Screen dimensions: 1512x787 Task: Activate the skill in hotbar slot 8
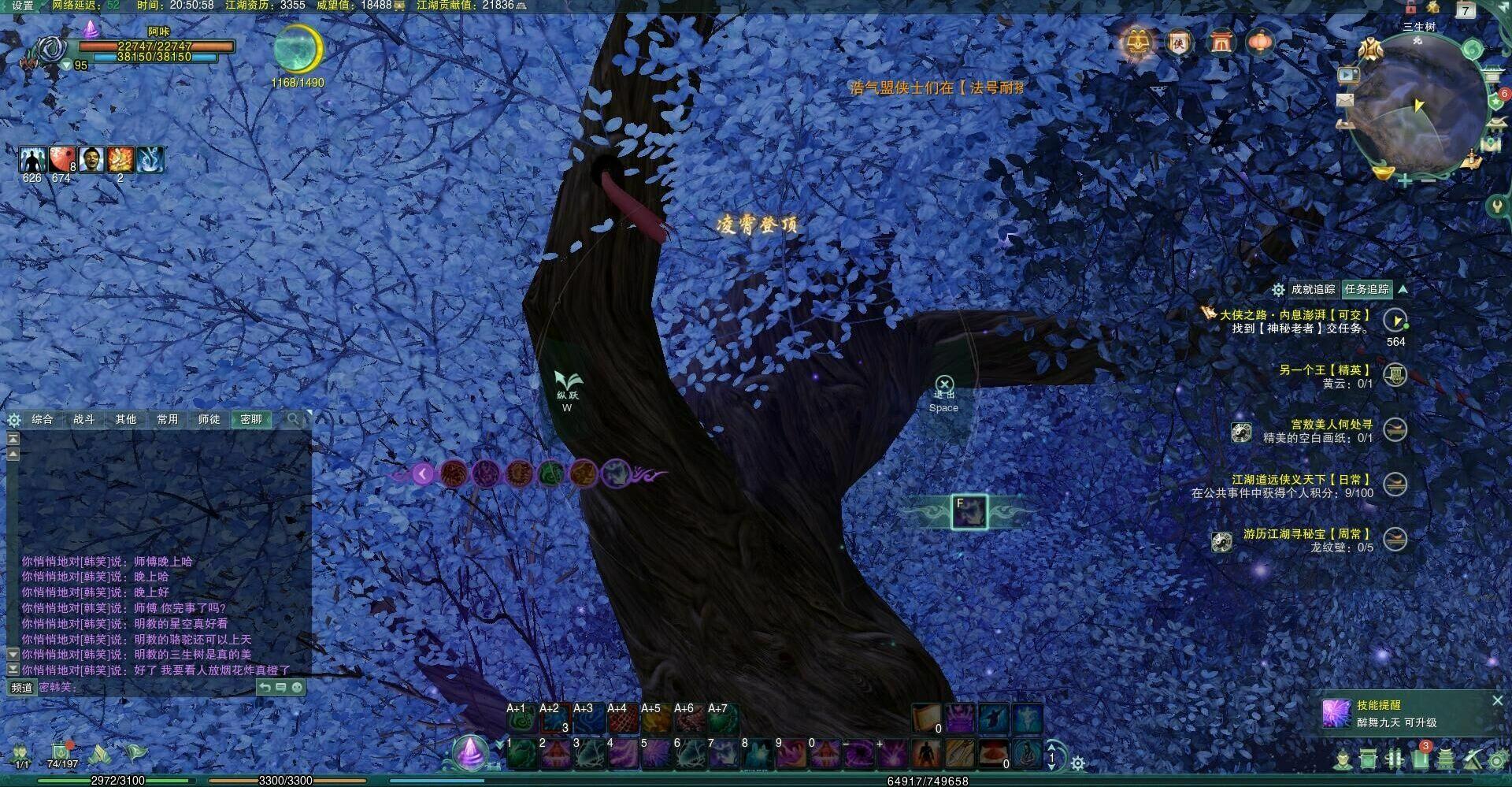coord(757,755)
